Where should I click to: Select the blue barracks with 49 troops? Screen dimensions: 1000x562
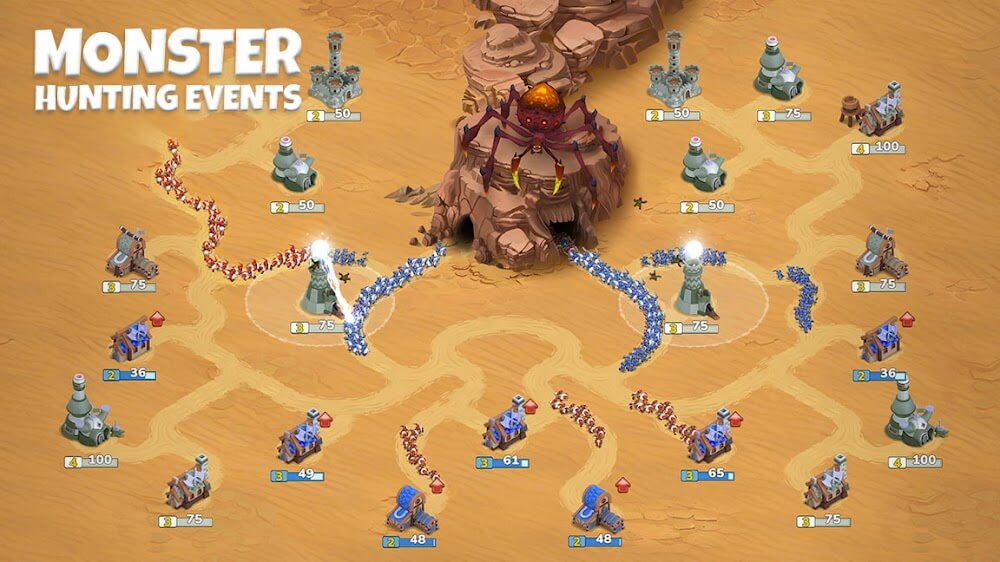[x=299, y=441]
